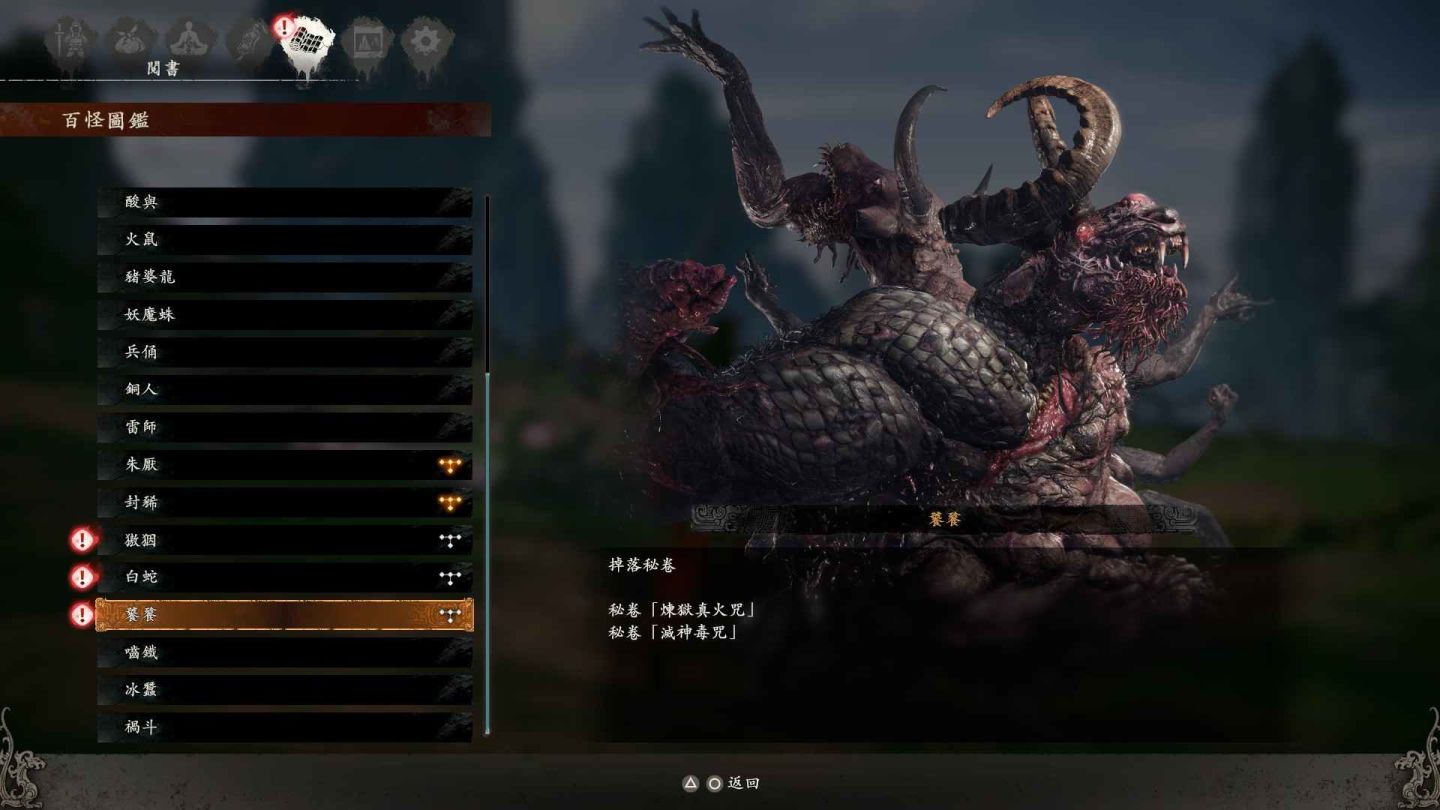
Task: Select the 妖魔蛛 entry
Action: [284, 315]
